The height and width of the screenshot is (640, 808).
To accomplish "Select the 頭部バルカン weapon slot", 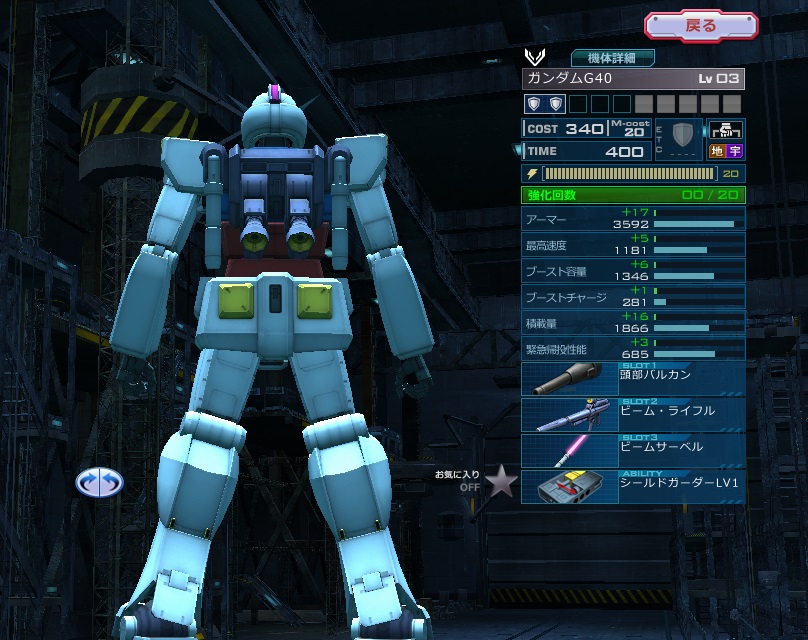I will point(632,379).
